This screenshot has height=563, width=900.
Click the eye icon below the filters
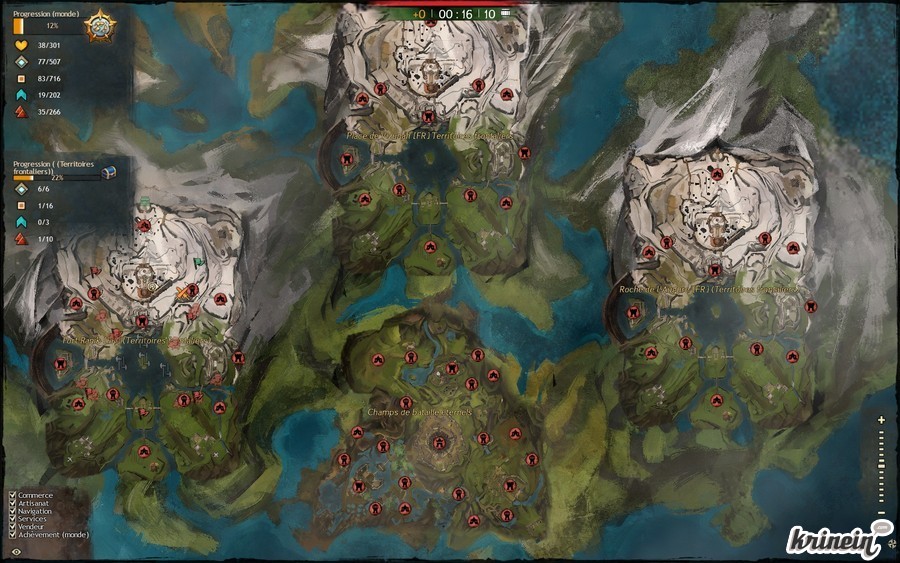(14, 551)
